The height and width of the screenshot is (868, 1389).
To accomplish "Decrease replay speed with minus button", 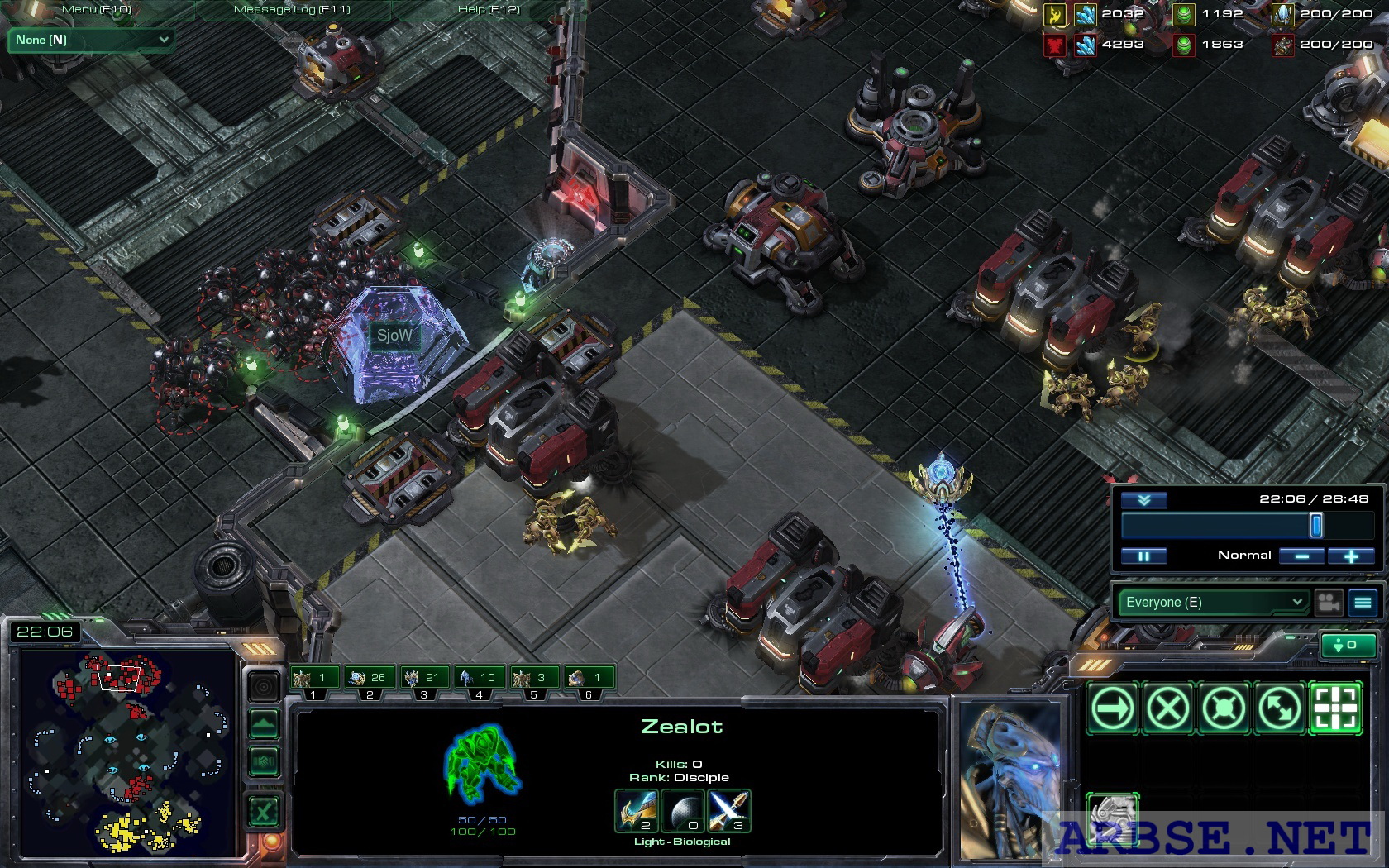I will coord(1302,556).
